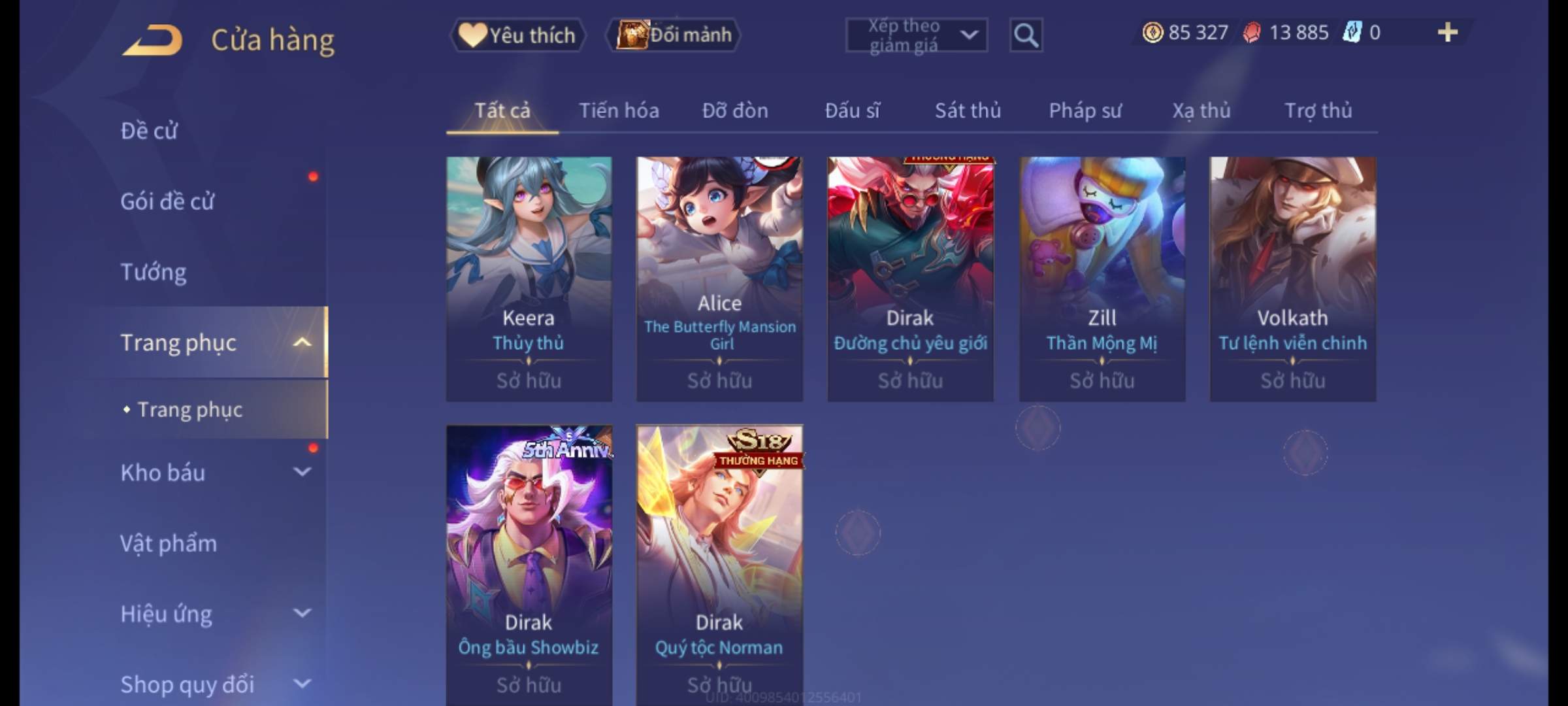This screenshot has width=1568, height=706.
Task: Open the Xếp theo giảm giá sort dropdown
Action: click(x=916, y=35)
